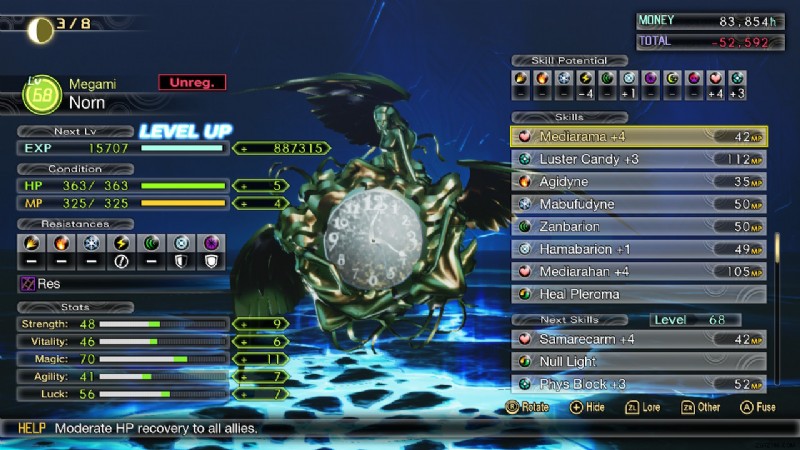Choose the Luster Candy +3 skill

pyautogui.click(x=638, y=159)
